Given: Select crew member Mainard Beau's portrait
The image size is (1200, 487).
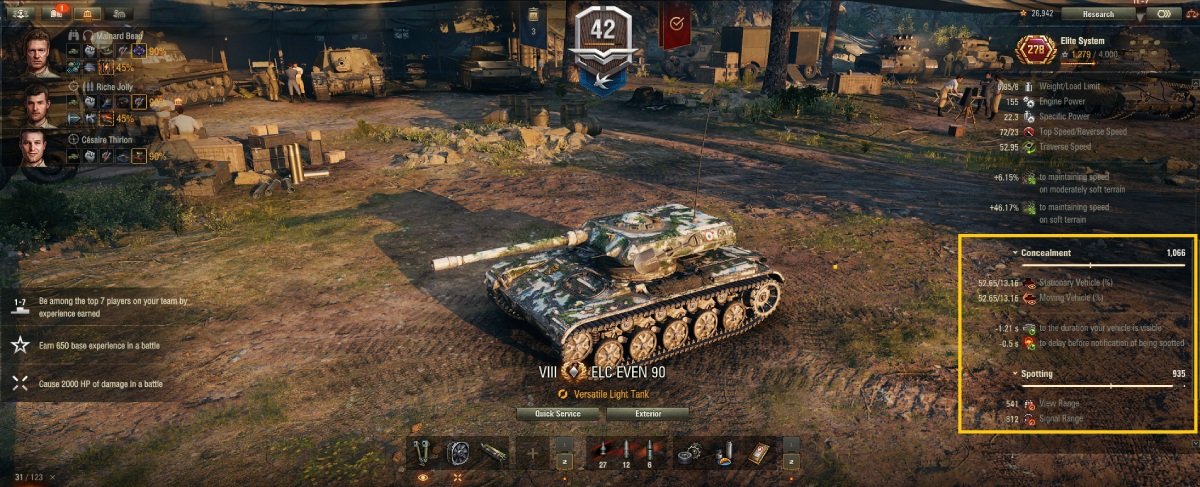Looking at the screenshot, I should click(41, 53).
